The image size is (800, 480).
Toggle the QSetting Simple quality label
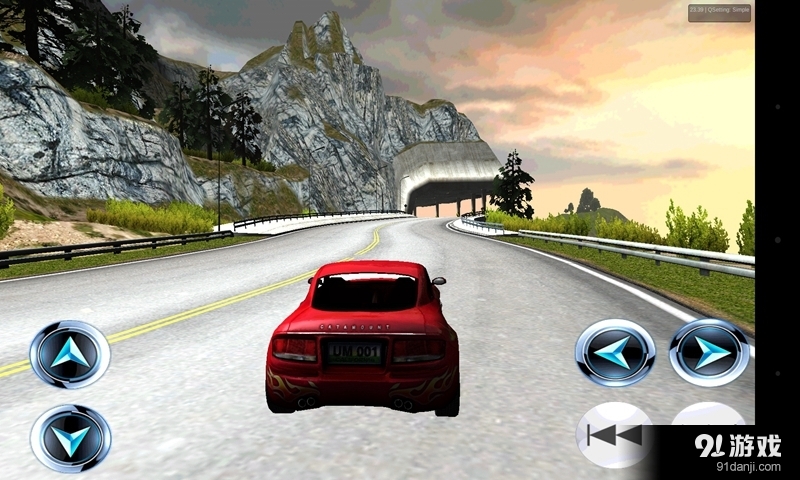pos(719,13)
